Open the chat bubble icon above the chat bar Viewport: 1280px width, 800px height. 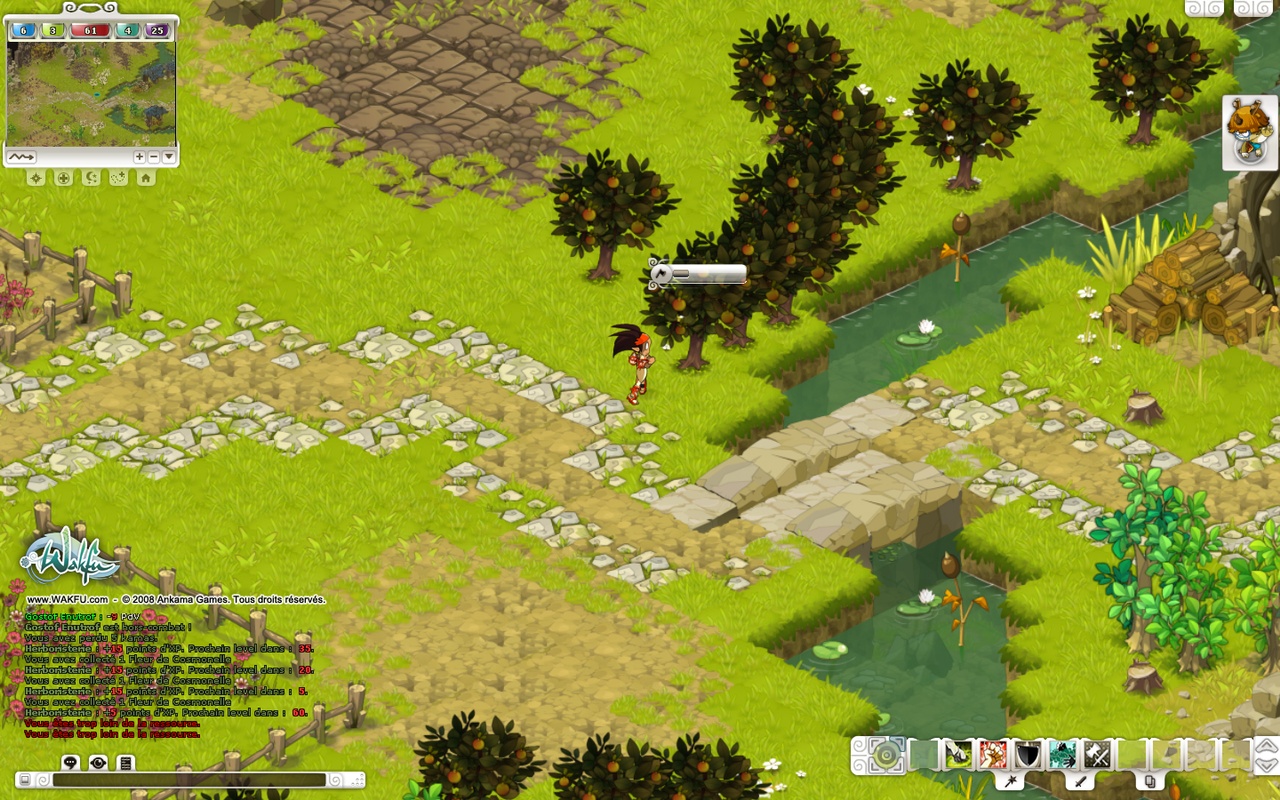[70, 762]
